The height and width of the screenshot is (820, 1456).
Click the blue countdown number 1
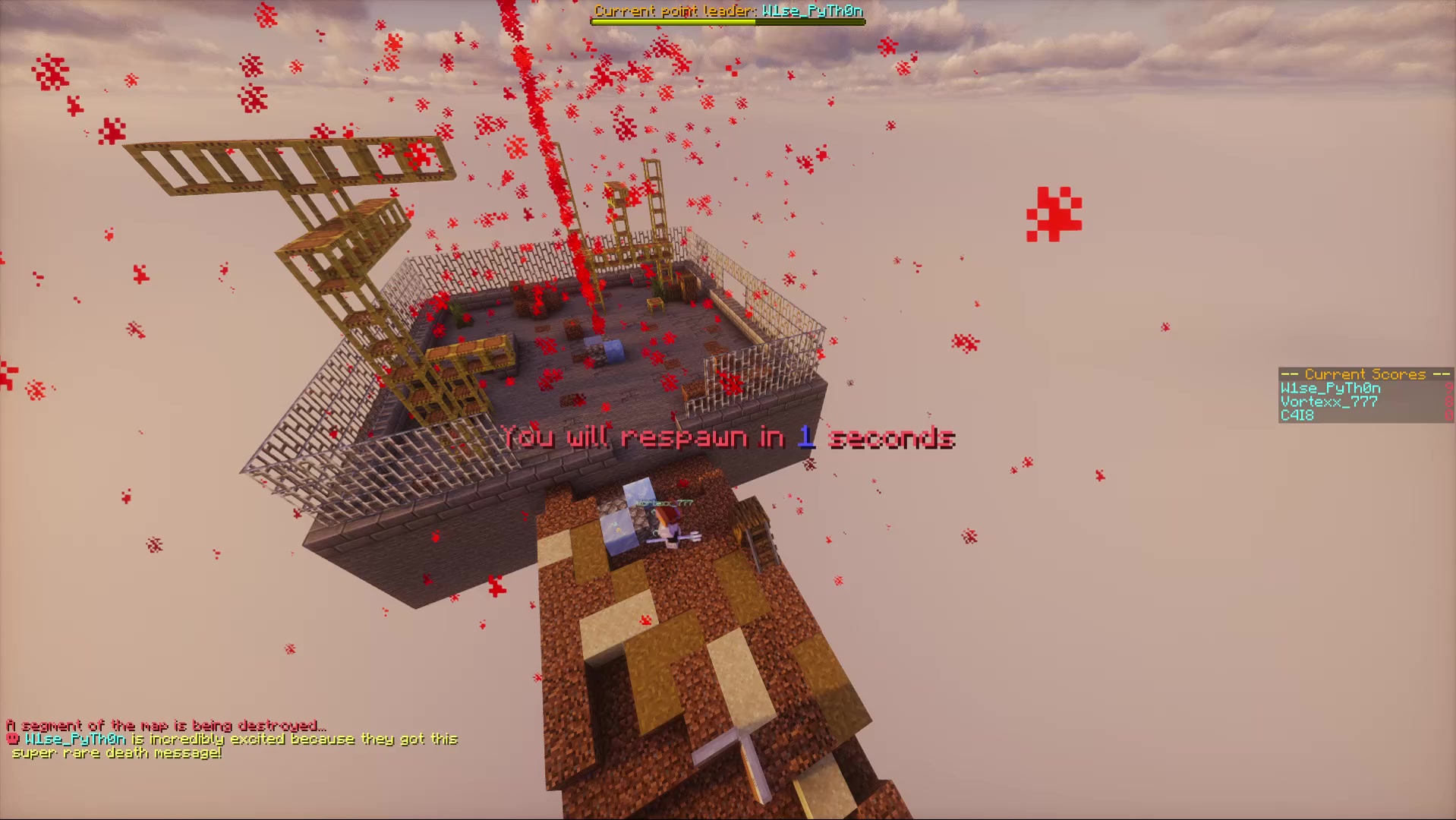tap(804, 437)
